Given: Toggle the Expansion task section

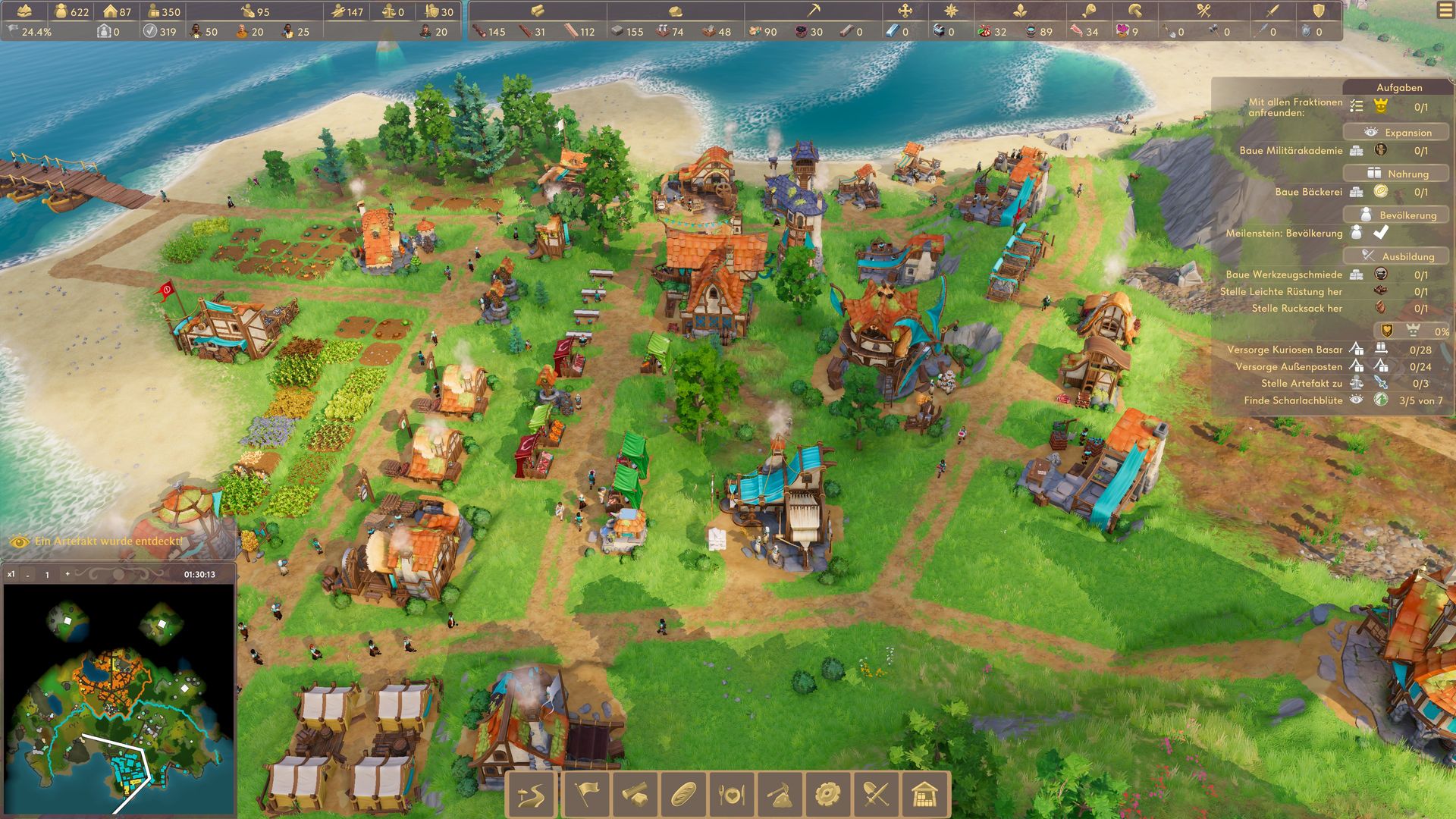Looking at the screenshot, I should point(1398,132).
